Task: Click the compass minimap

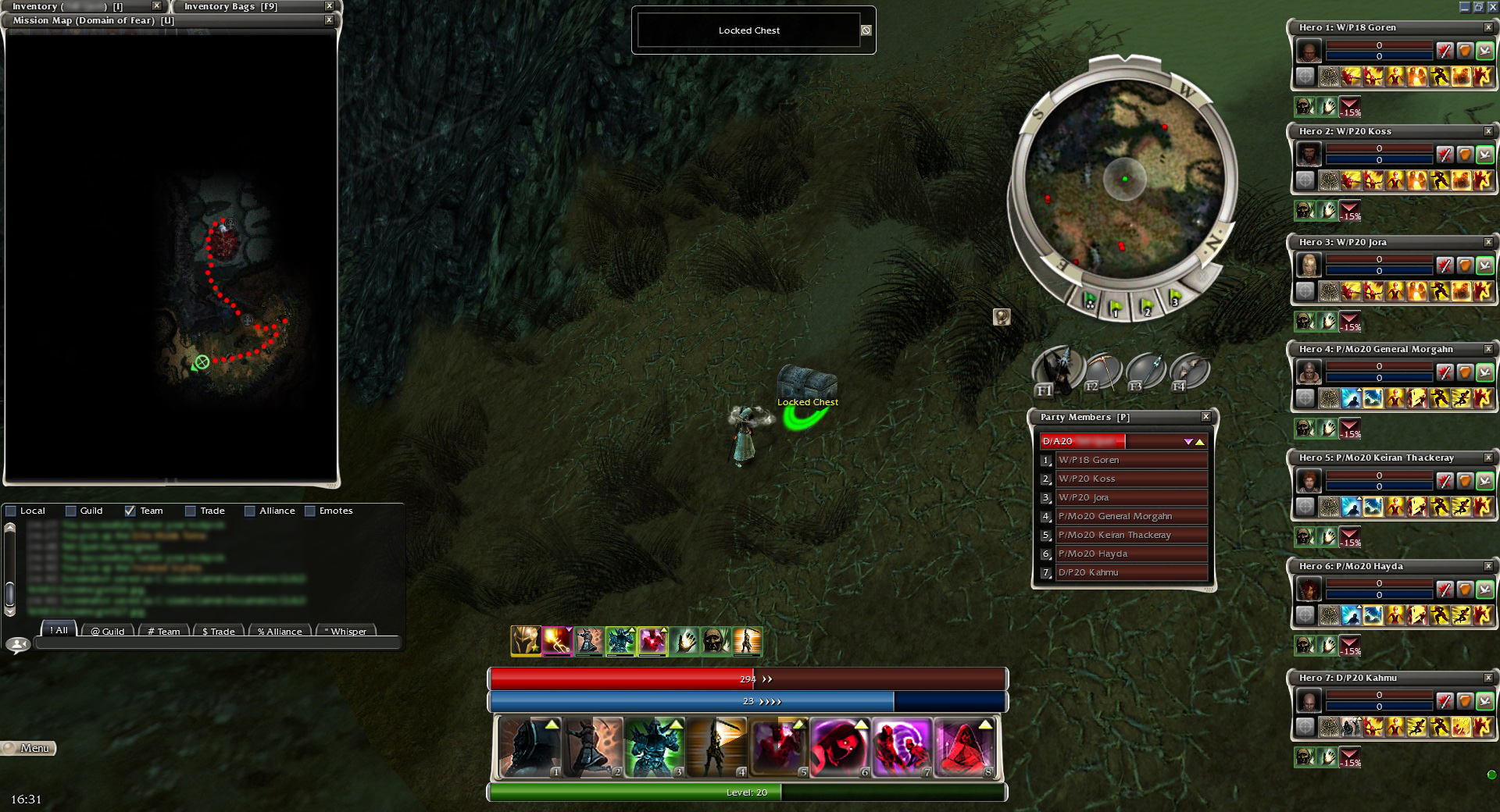Action: pyautogui.click(x=1124, y=180)
